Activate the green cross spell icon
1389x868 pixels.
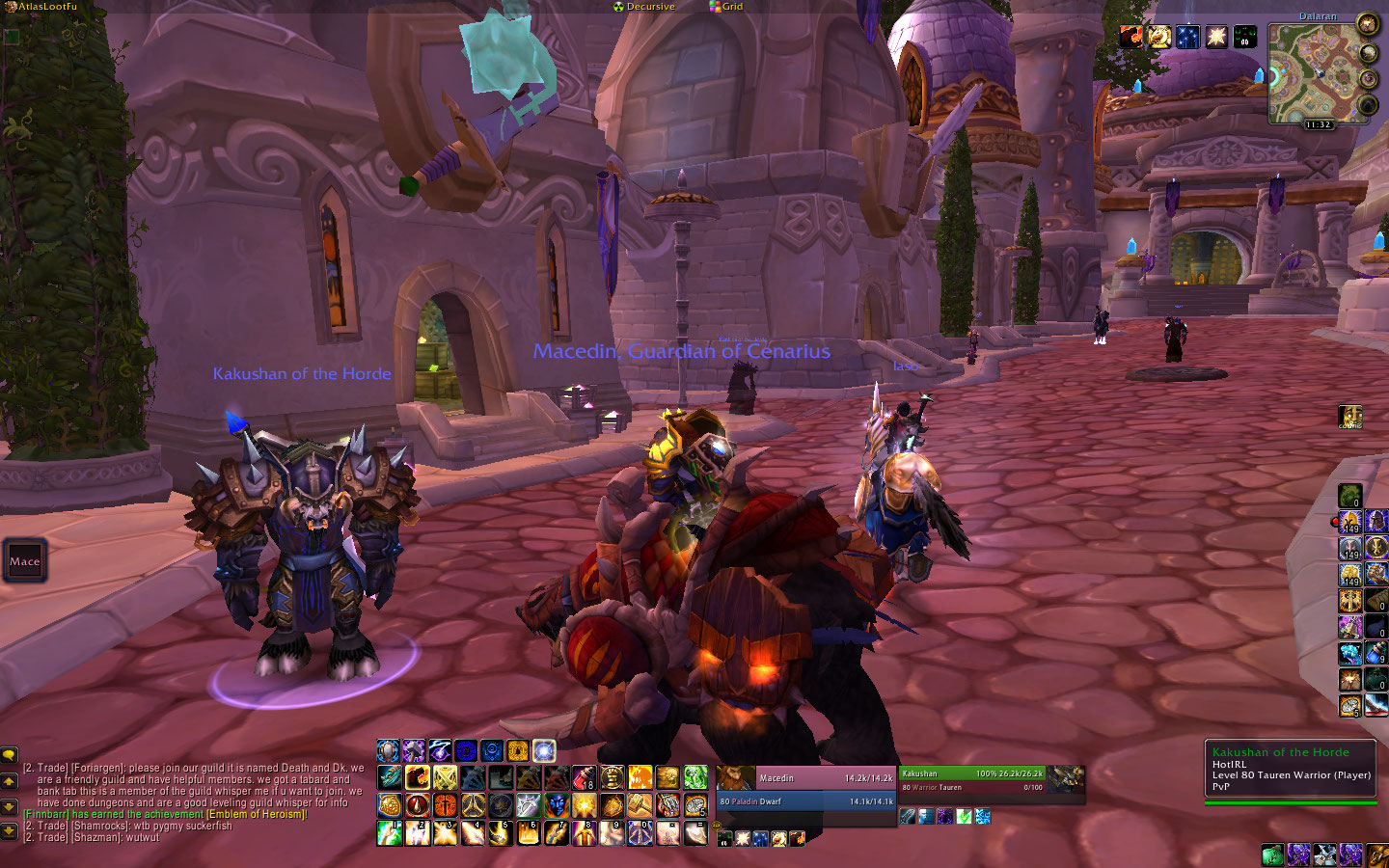pyautogui.click(x=695, y=777)
